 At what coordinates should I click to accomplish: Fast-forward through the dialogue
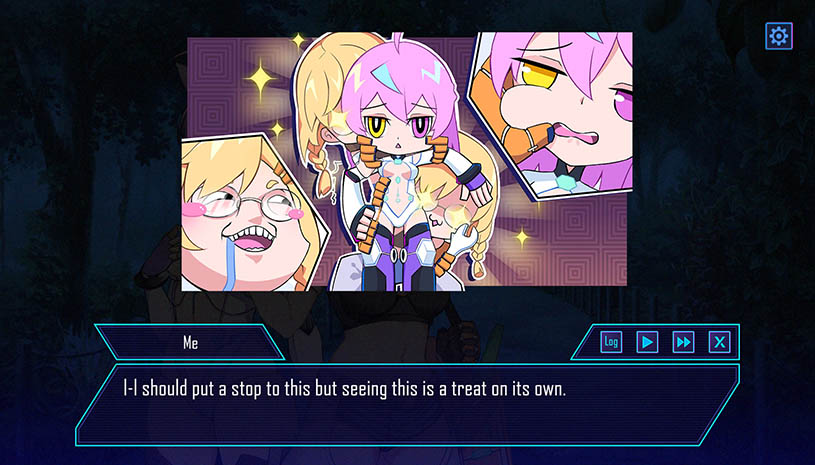683,342
